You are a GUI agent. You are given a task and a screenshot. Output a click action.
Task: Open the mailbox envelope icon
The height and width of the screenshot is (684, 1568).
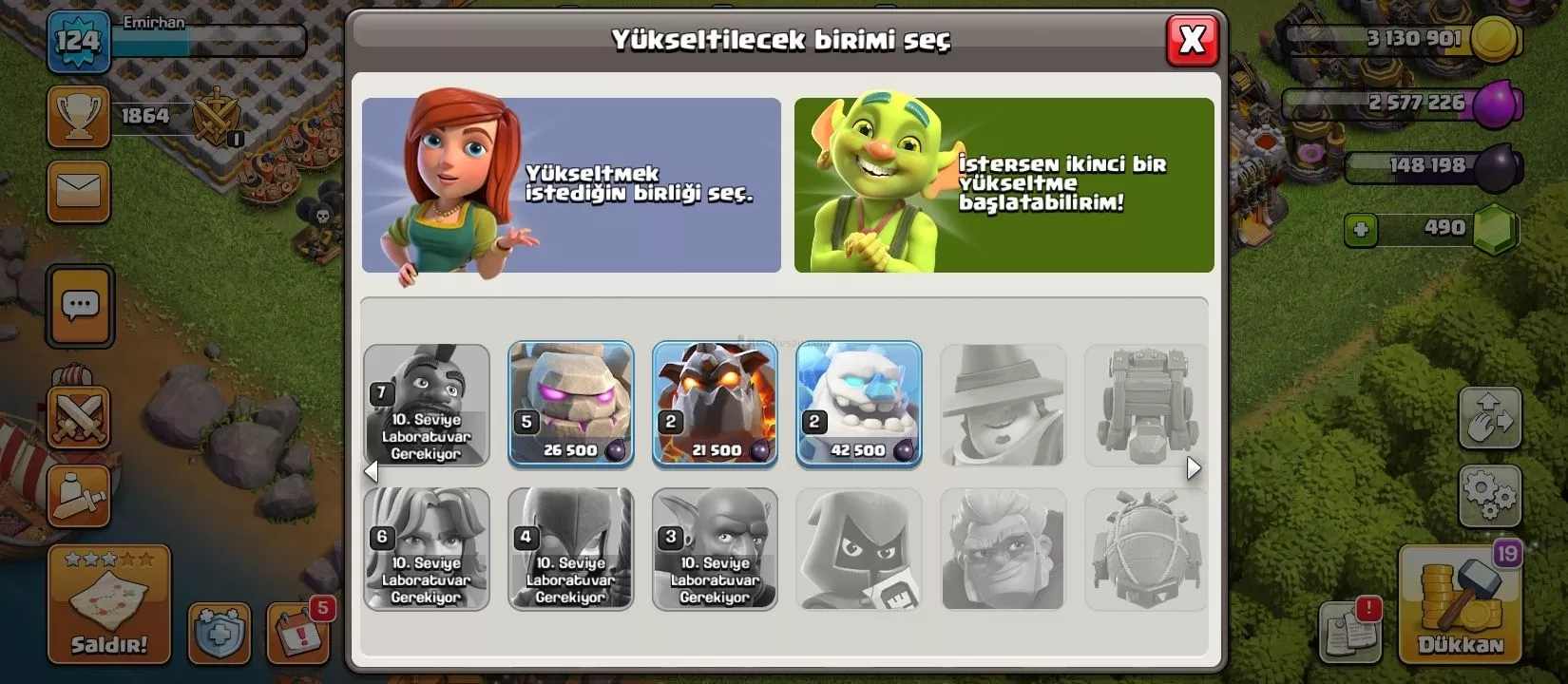(79, 191)
